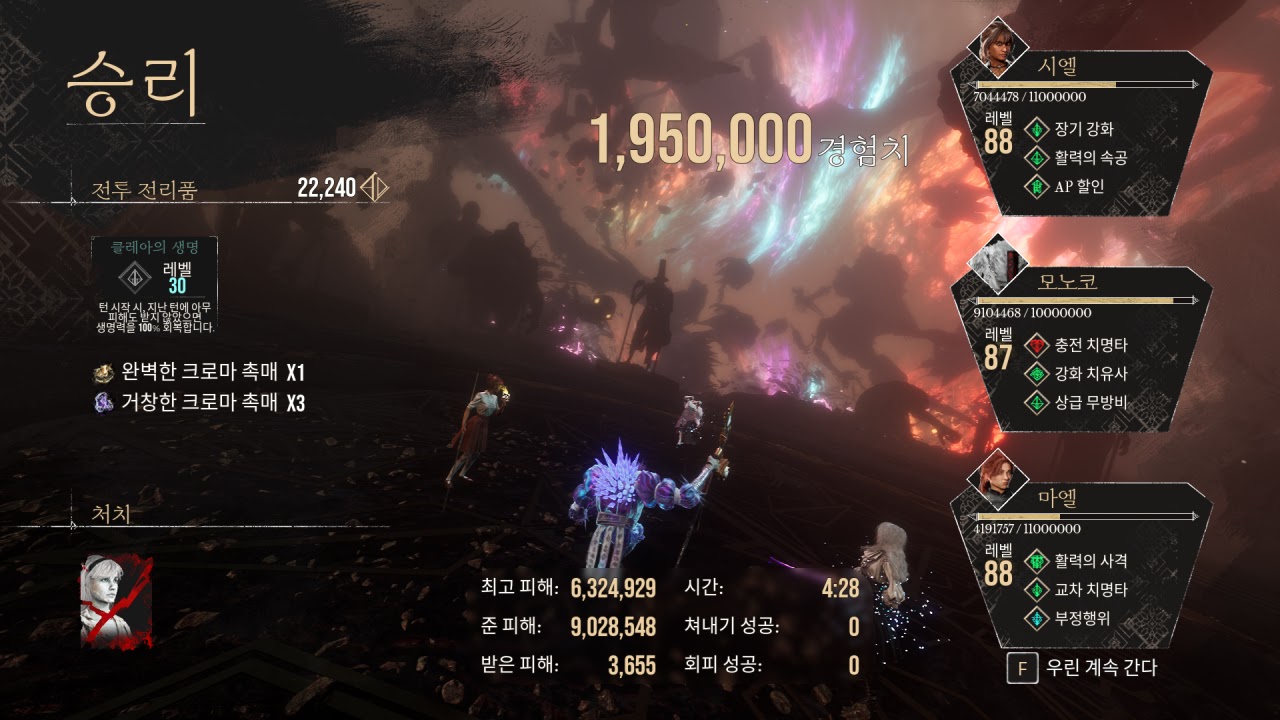Choose the 거창한 크로마 촉매 loot entry
The width and height of the screenshot is (1280, 720).
(199, 403)
